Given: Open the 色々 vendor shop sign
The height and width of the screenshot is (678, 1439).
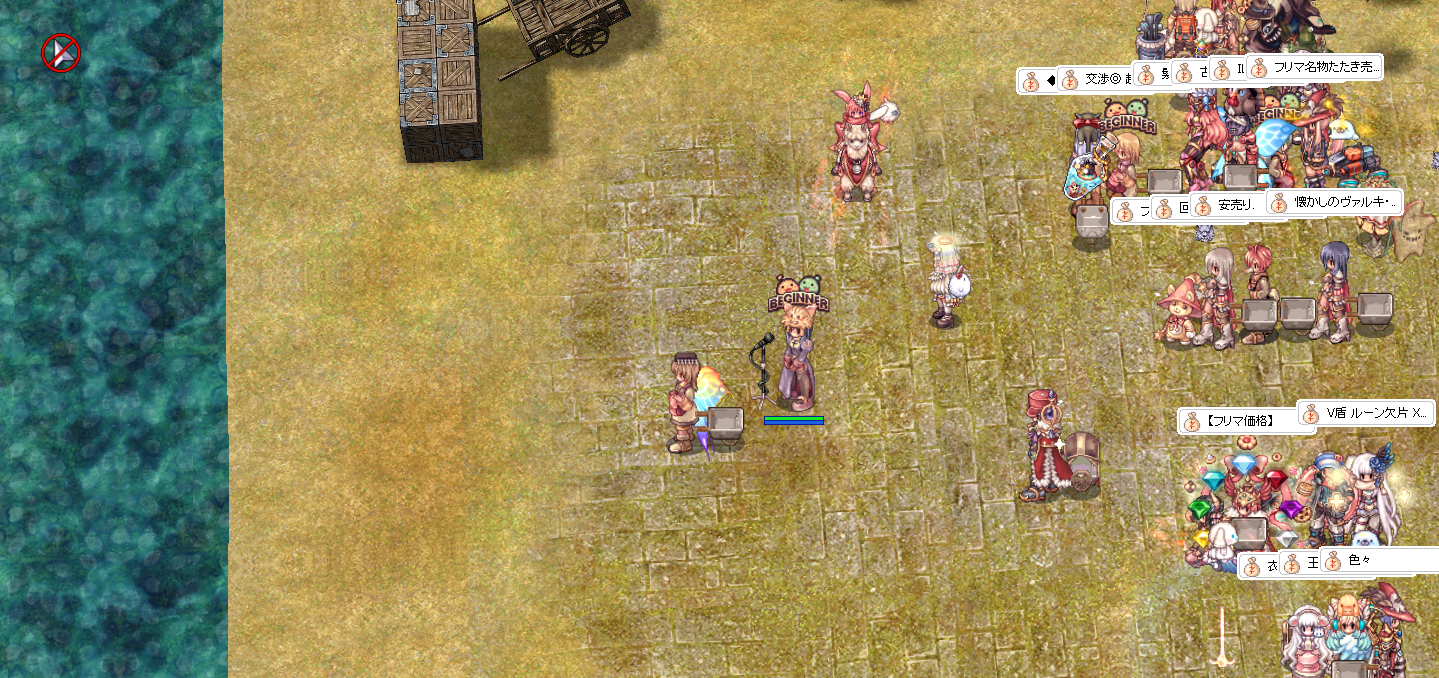Looking at the screenshot, I should click(1370, 561).
